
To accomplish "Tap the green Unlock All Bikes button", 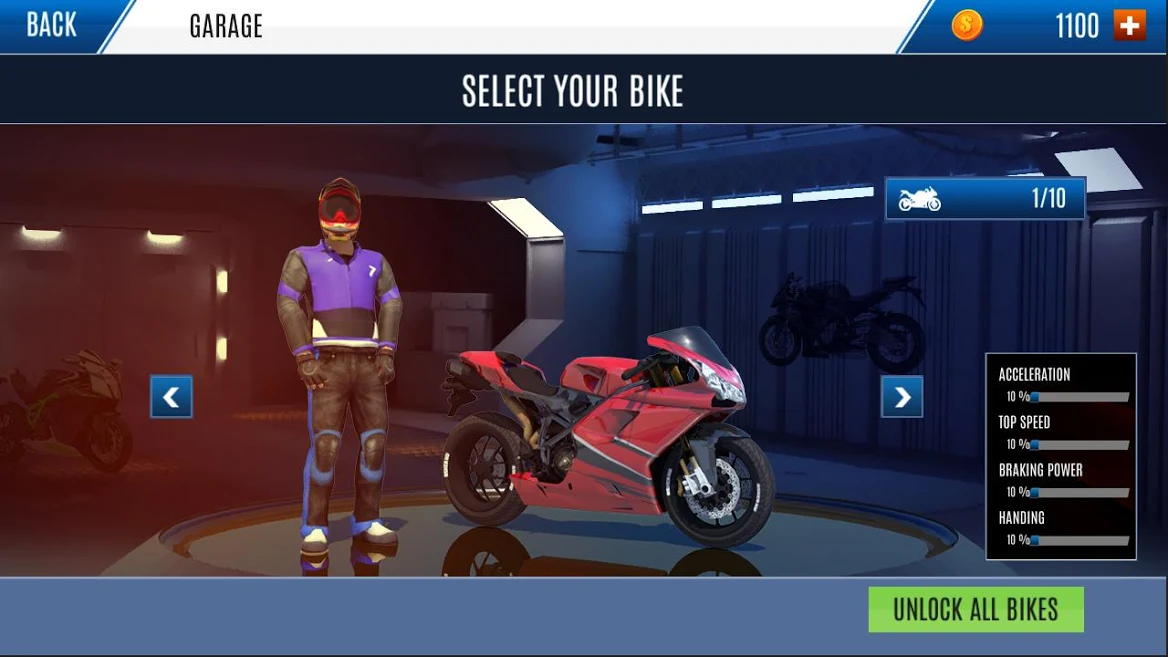I will [x=975, y=609].
